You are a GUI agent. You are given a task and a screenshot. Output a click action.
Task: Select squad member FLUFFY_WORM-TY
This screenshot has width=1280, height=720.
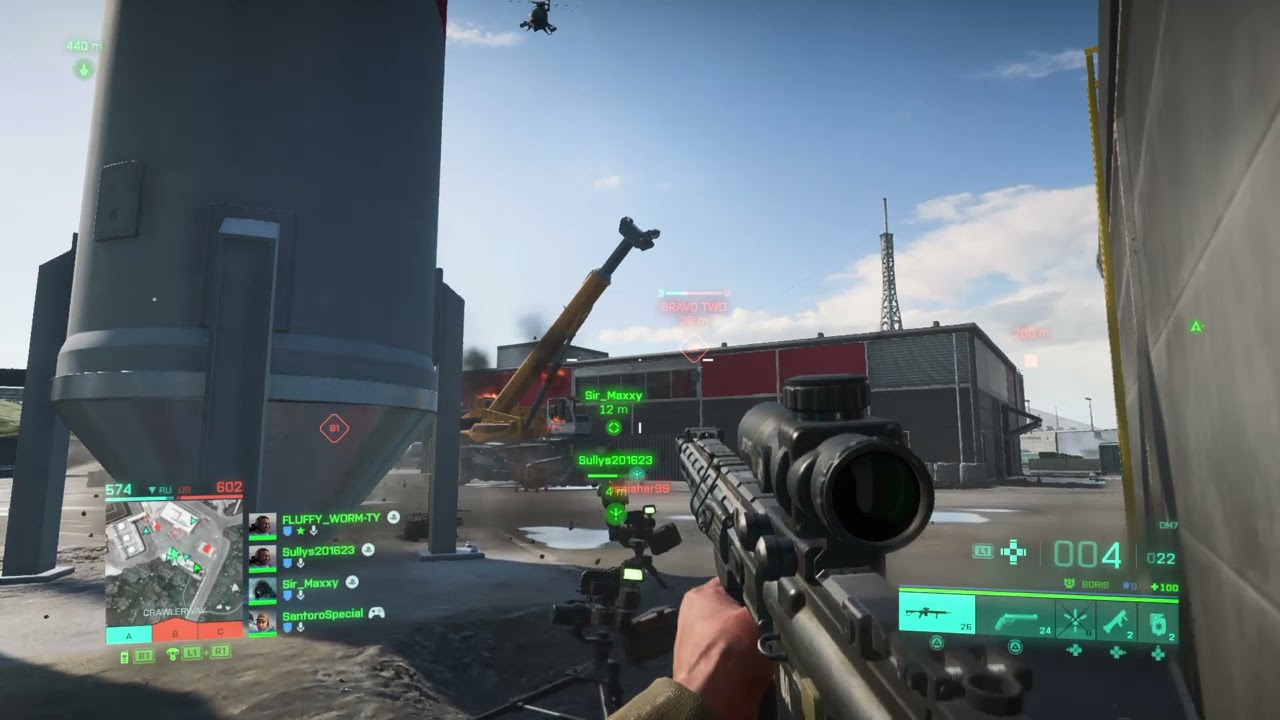[330, 518]
